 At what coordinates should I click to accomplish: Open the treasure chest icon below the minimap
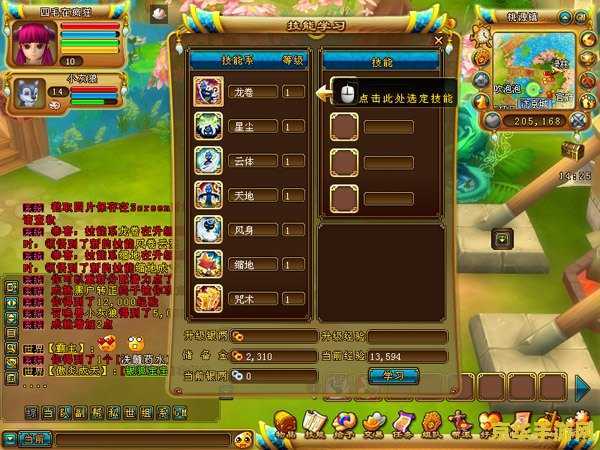pos(570,150)
